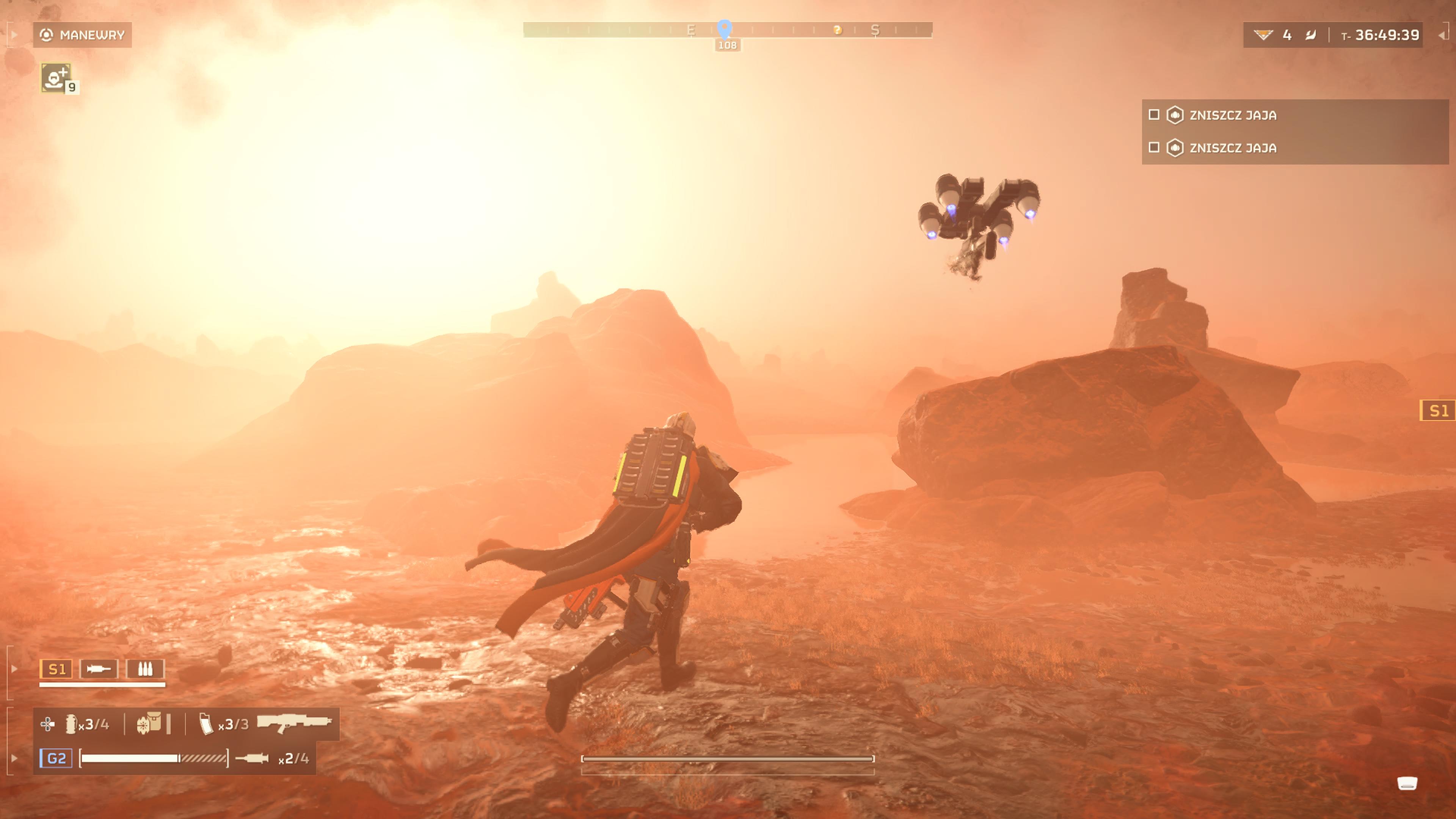The image size is (1456, 819).
Task: Click the stim syringe icon showing 2/4
Action: (252, 758)
